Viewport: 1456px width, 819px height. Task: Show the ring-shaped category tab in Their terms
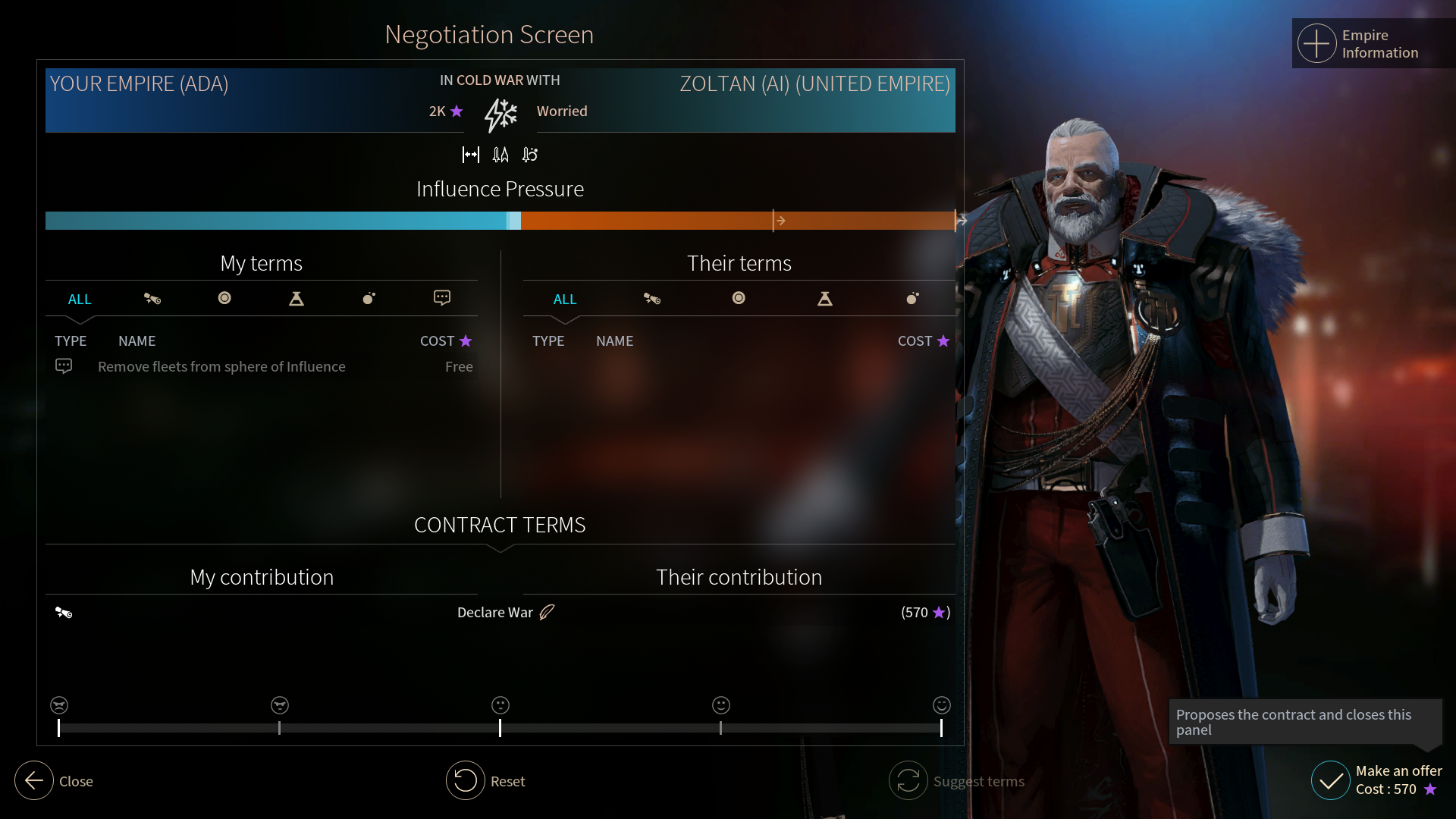739,298
